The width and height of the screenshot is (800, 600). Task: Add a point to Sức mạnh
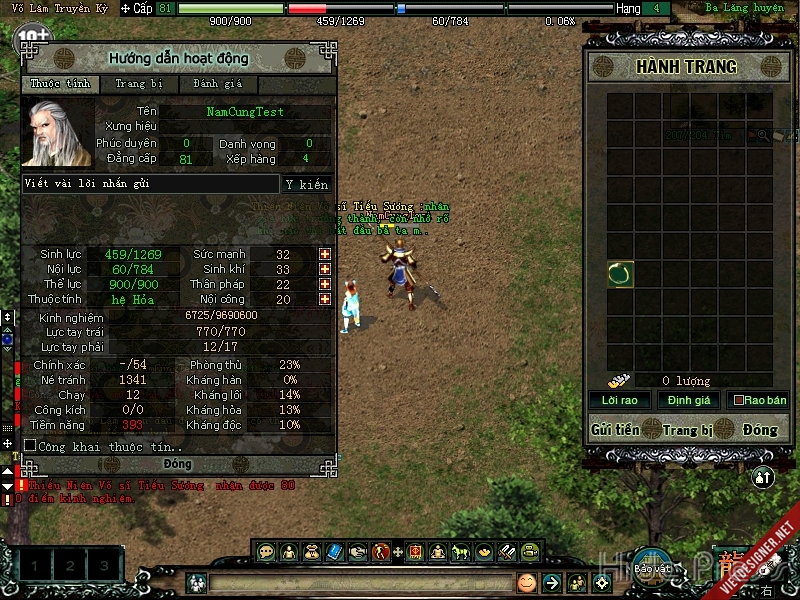coord(325,255)
